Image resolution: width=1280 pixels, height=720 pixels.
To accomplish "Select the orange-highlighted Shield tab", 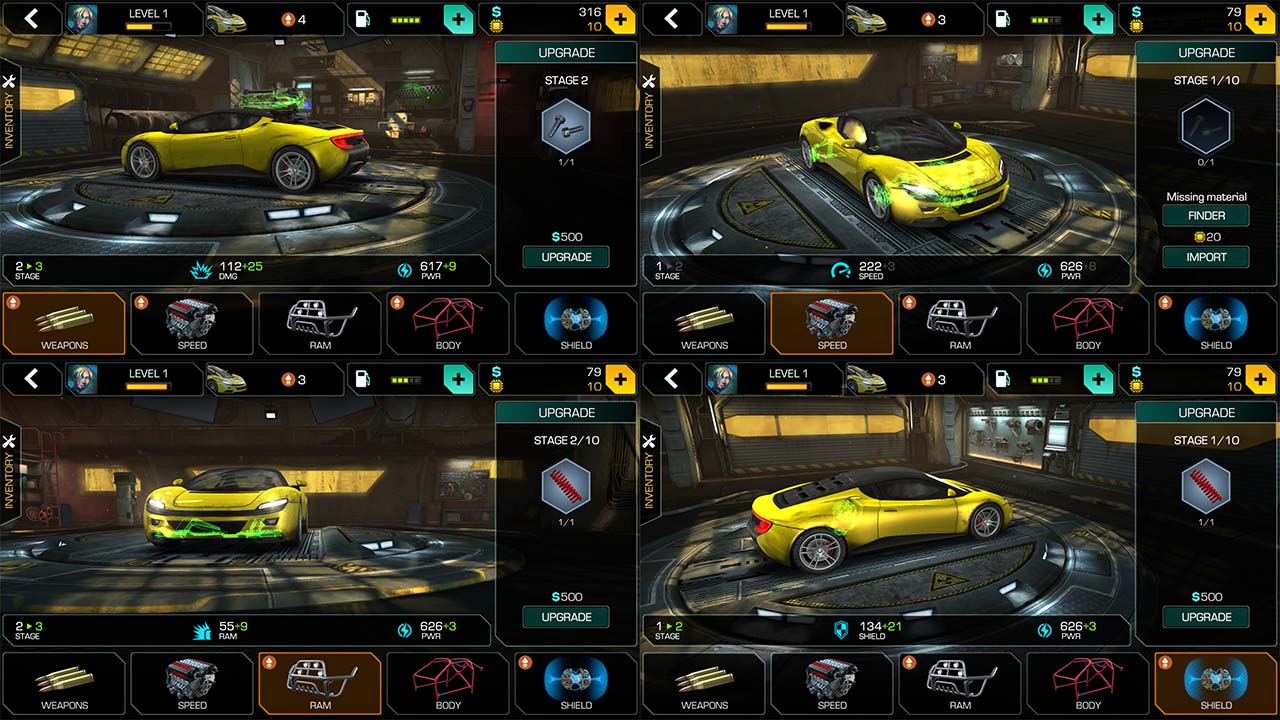I will pos(1216,683).
